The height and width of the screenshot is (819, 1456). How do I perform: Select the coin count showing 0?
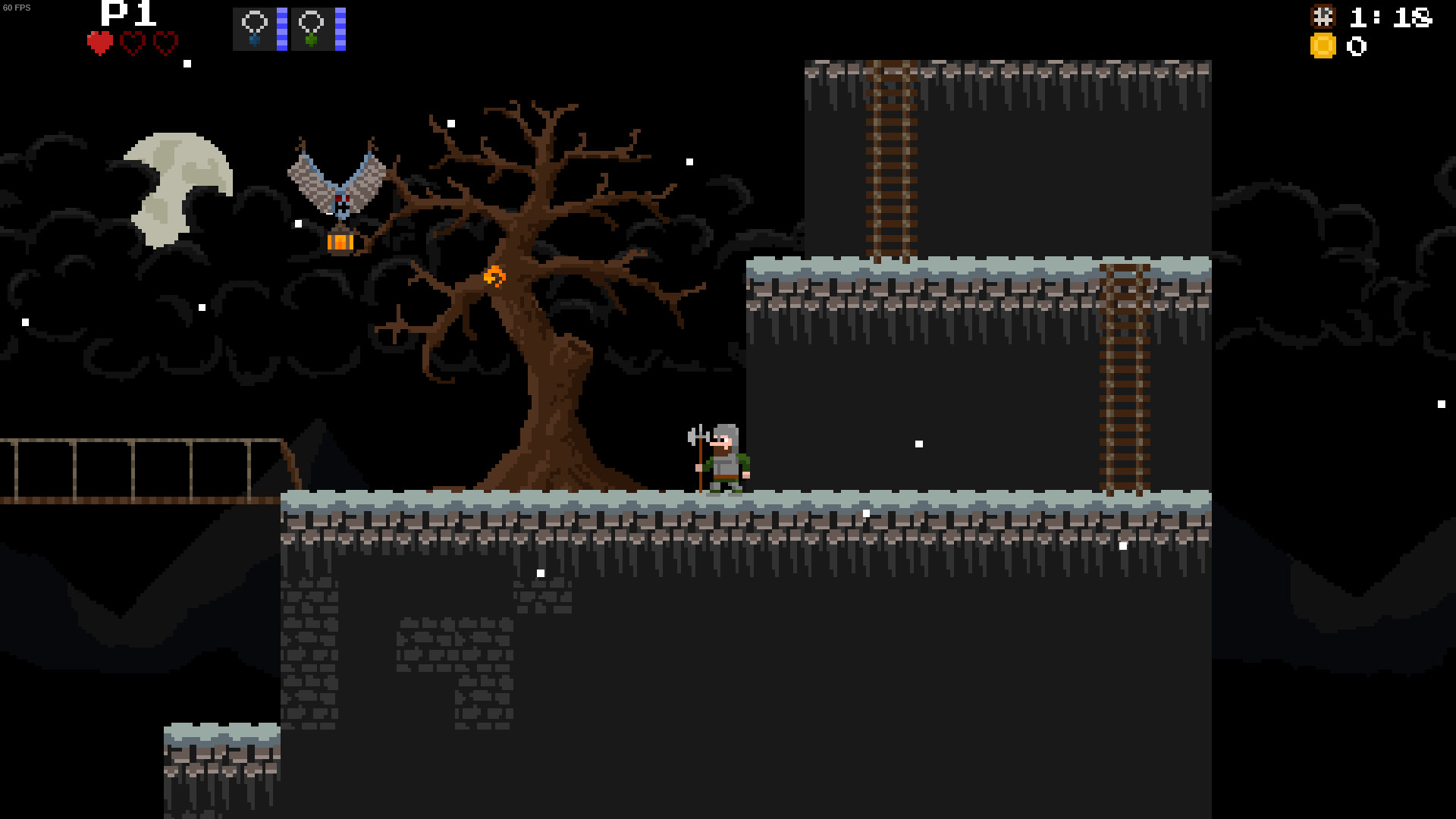pos(1357,47)
